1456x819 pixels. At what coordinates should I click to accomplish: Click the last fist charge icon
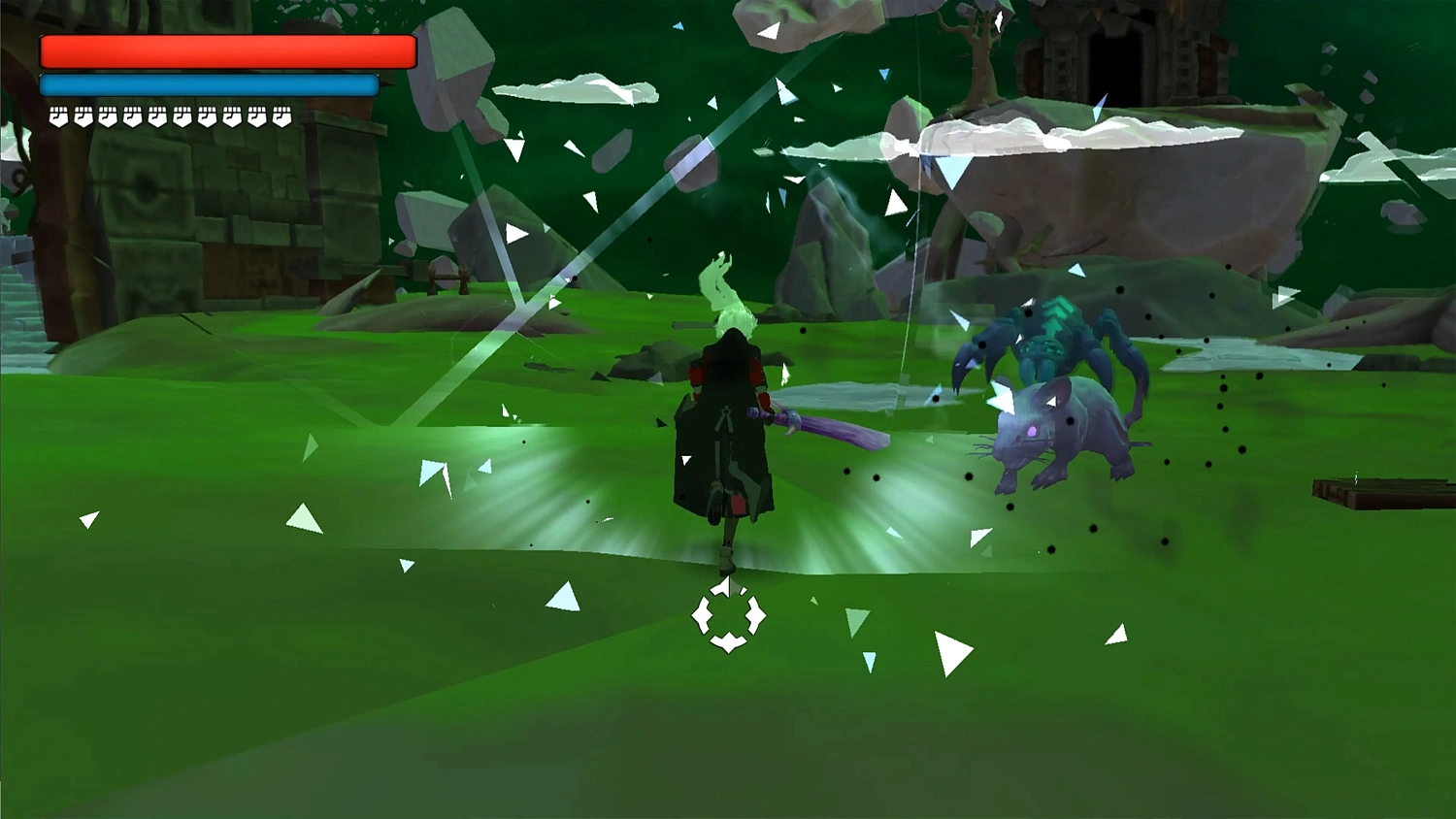281,115
